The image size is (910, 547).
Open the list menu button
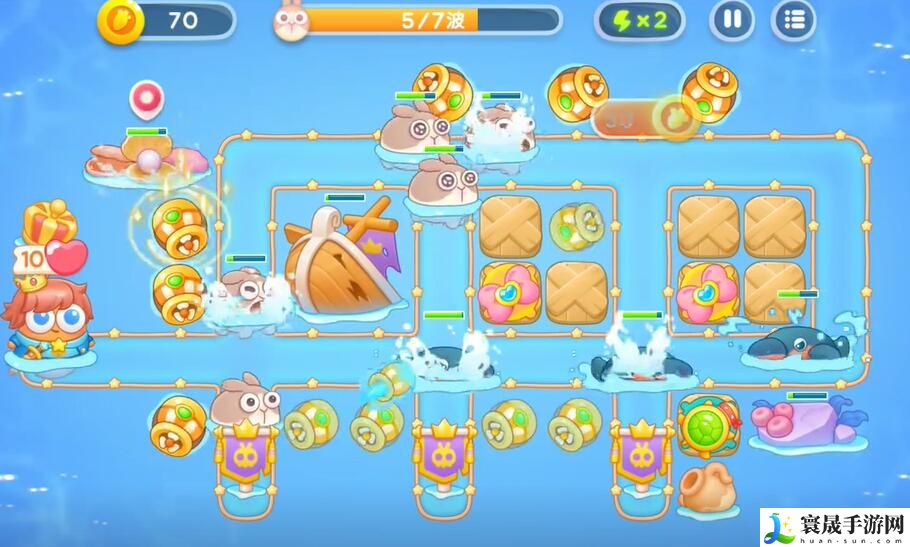[x=793, y=19]
